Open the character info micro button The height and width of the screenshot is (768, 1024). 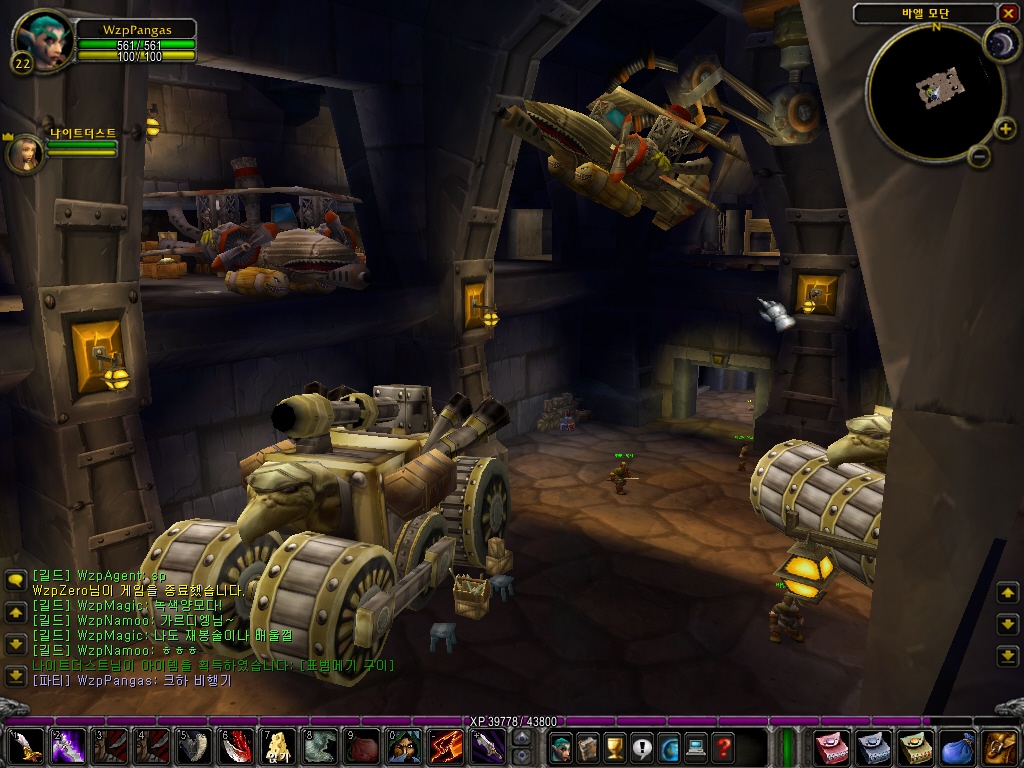click(x=562, y=747)
